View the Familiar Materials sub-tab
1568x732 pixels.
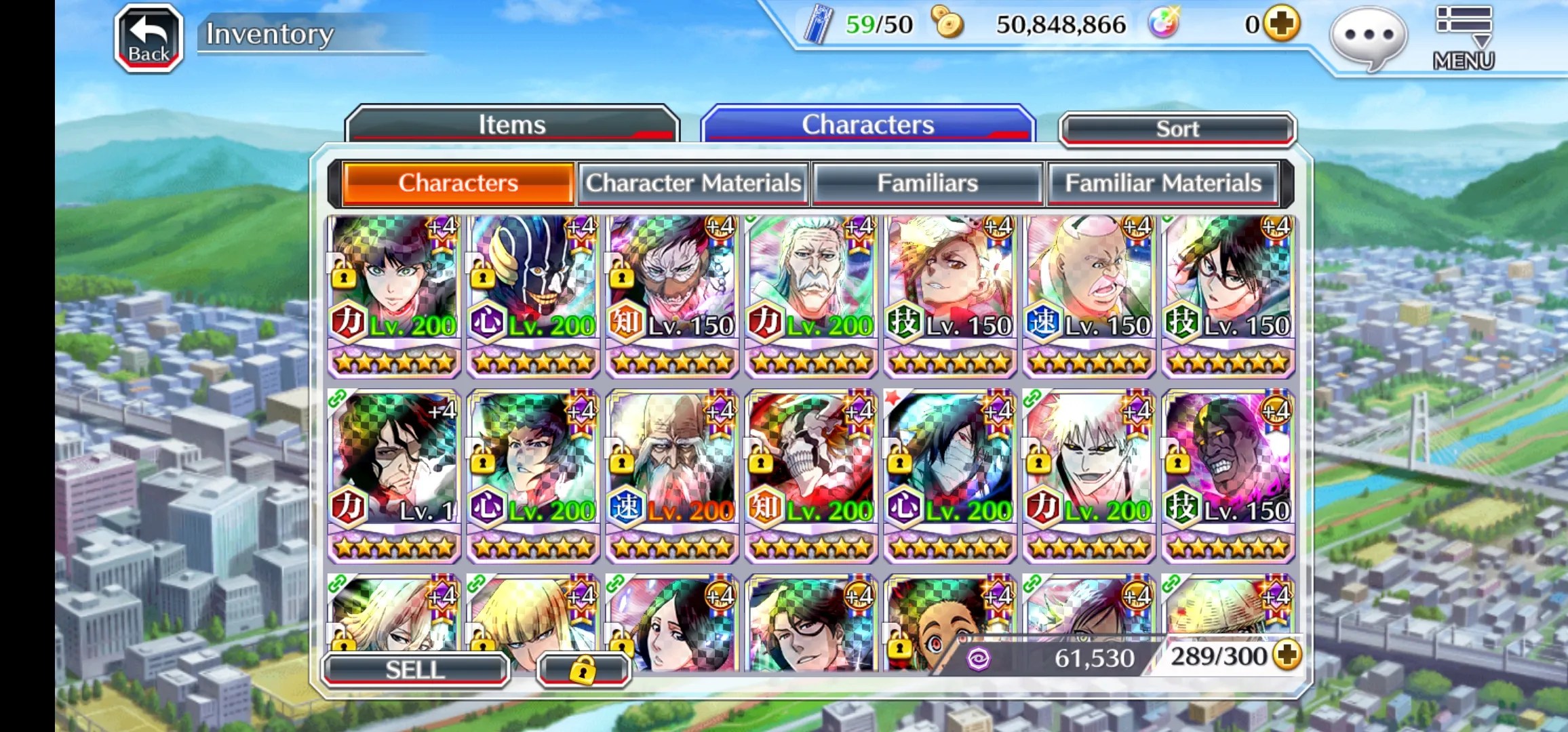click(x=1162, y=183)
